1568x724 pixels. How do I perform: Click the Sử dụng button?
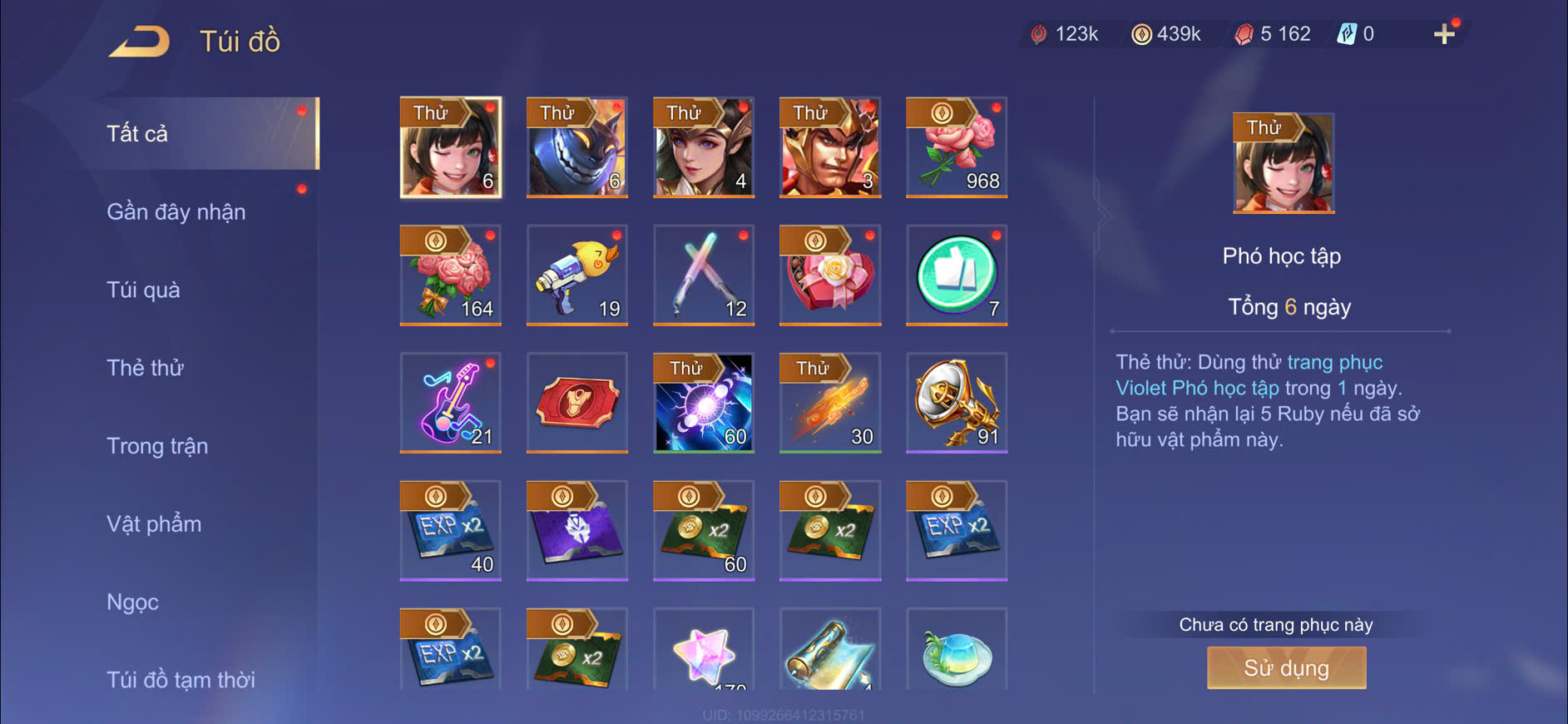tap(1286, 667)
